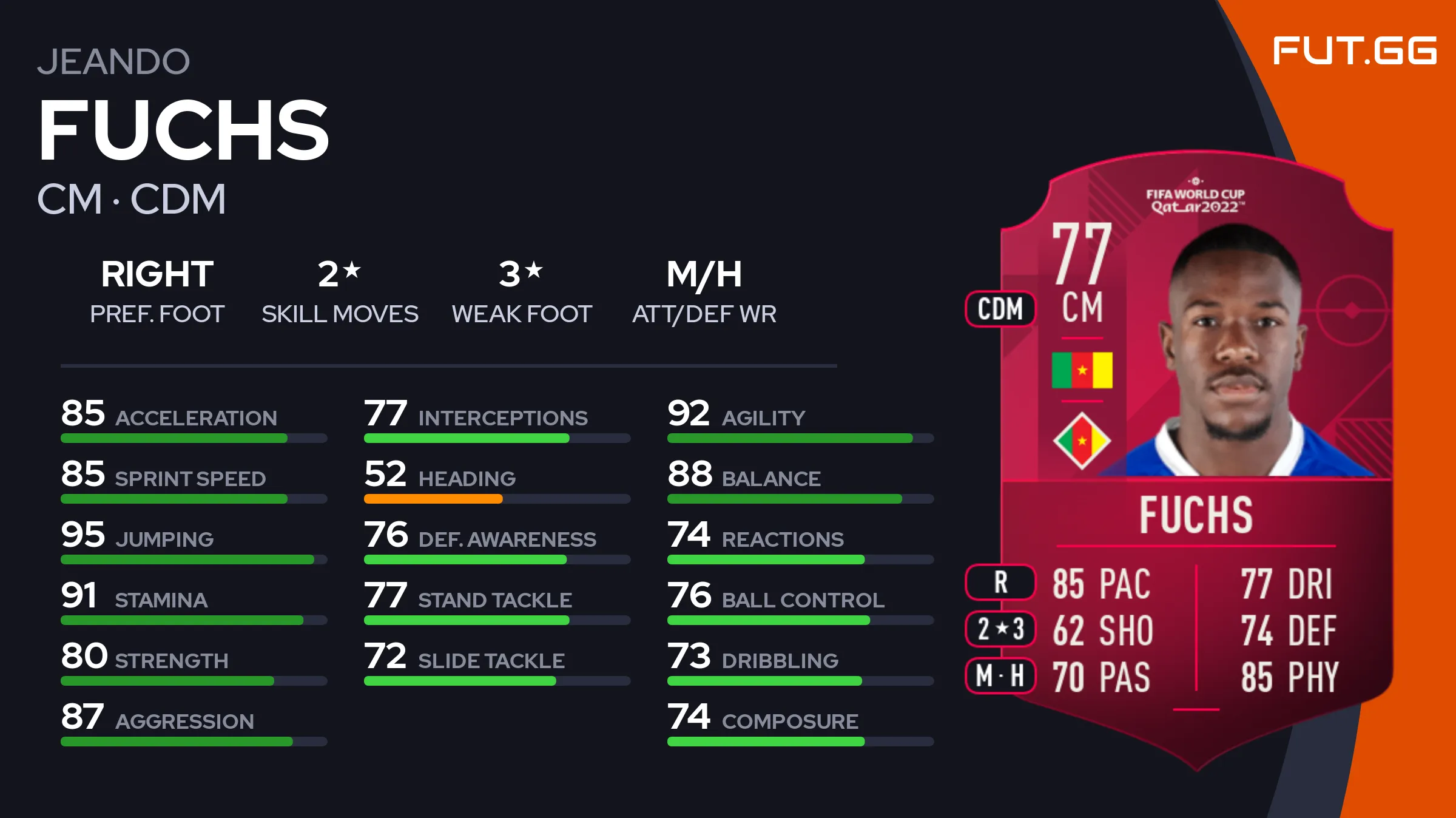
Task: Choose the CDM alternate position badge
Action: point(1000,309)
